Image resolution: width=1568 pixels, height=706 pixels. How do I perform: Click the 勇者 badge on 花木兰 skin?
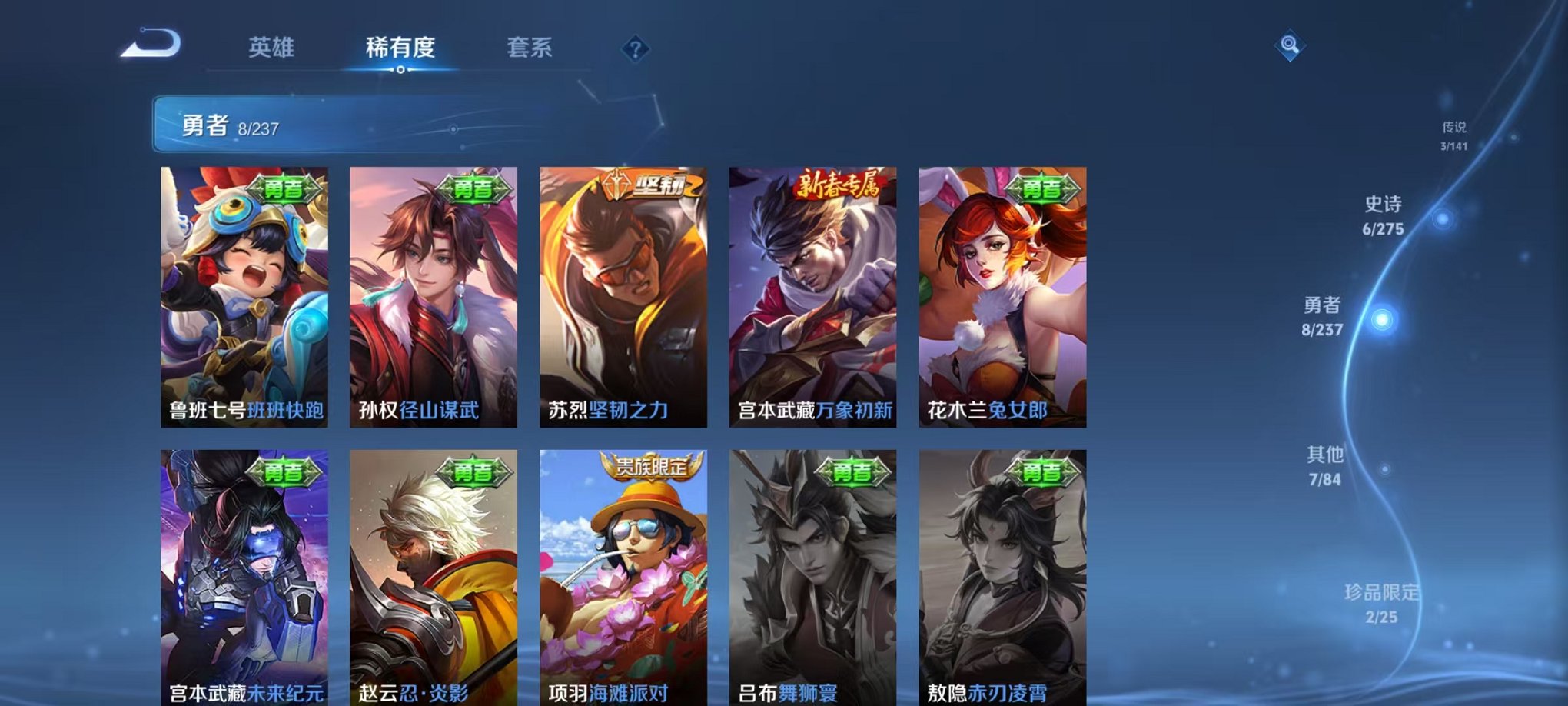pos(1043,191)
